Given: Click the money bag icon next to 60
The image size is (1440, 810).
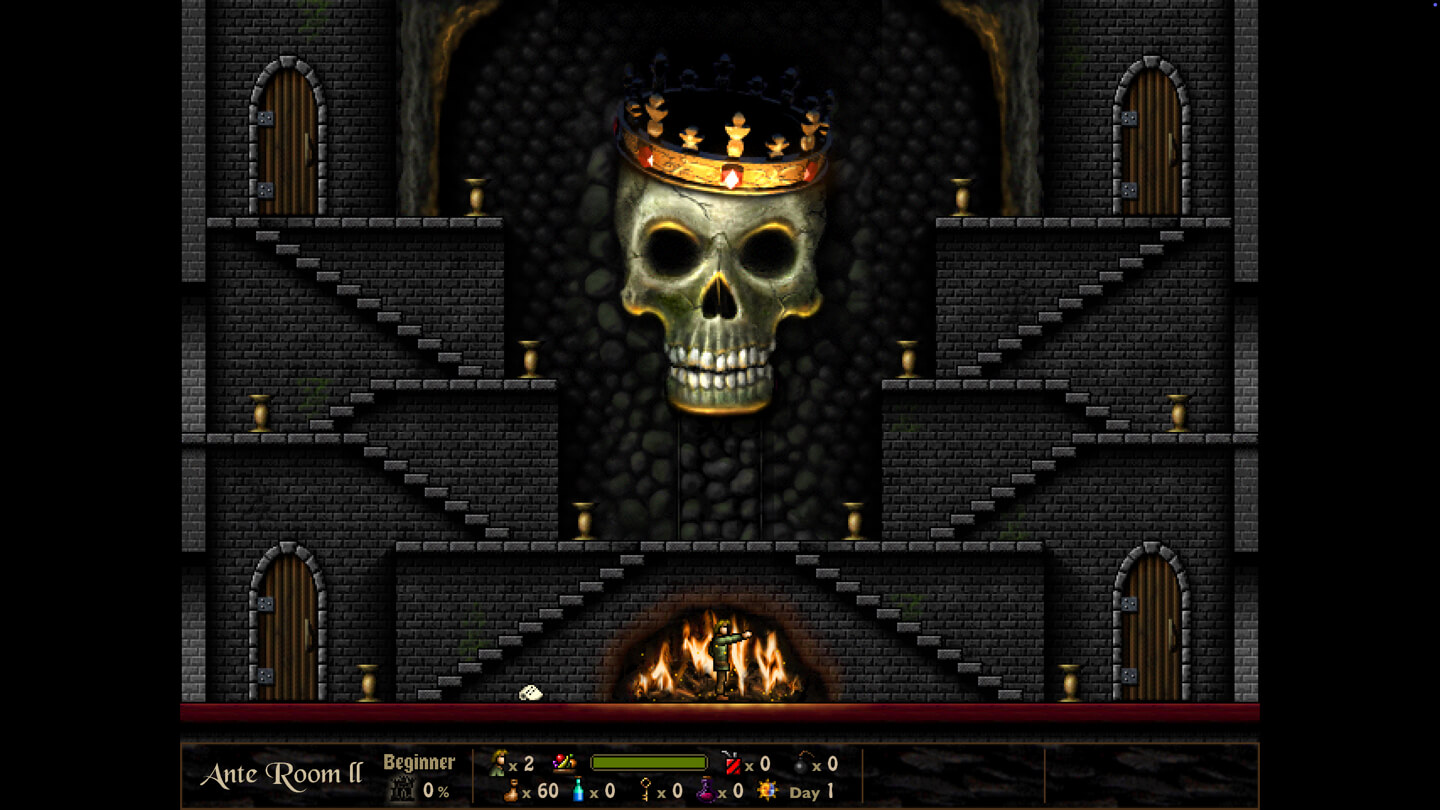Looking at the screenshot, I should click(510, 790).
